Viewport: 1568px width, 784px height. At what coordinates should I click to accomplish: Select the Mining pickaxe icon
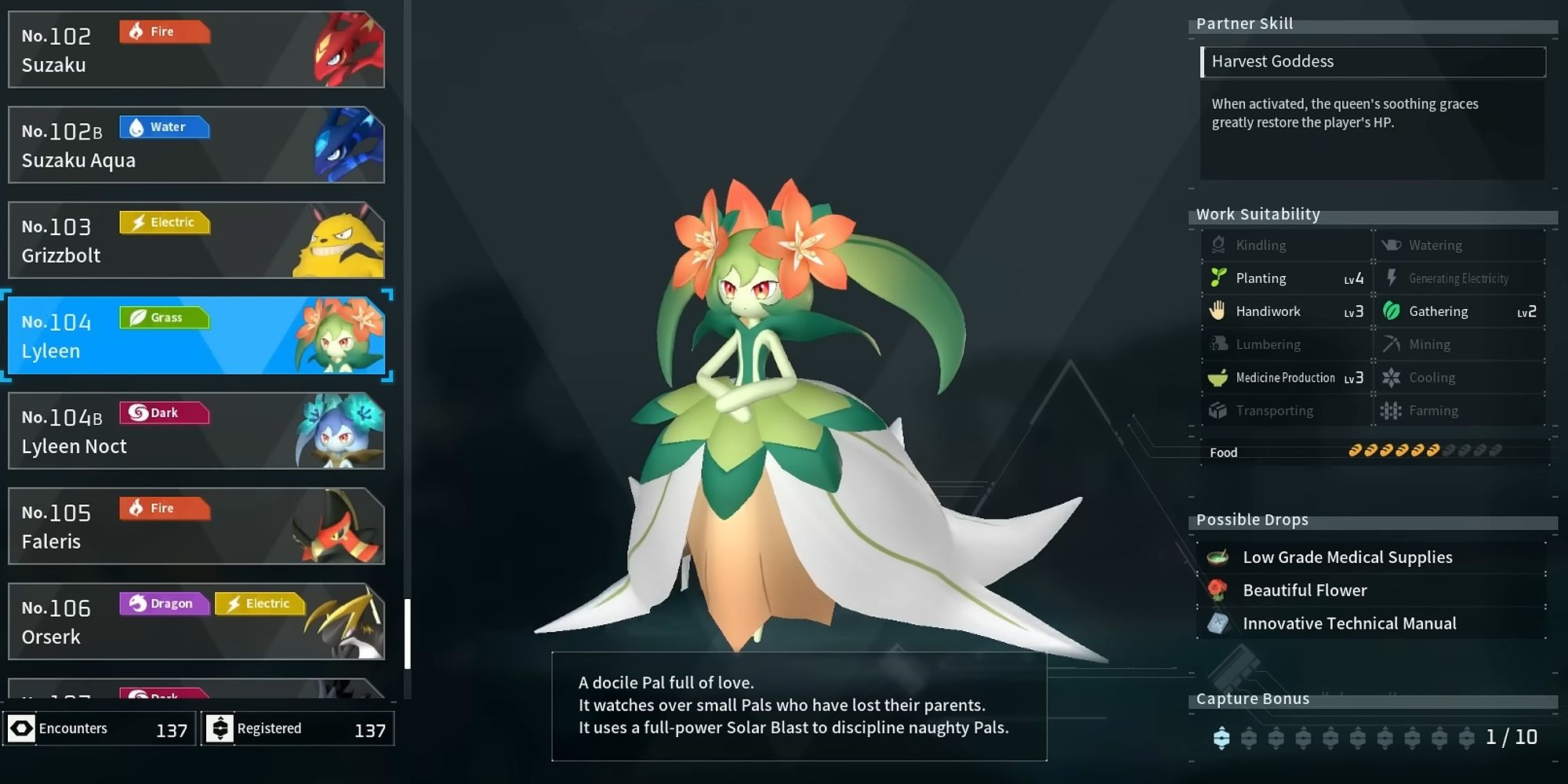pos(1392,344)
